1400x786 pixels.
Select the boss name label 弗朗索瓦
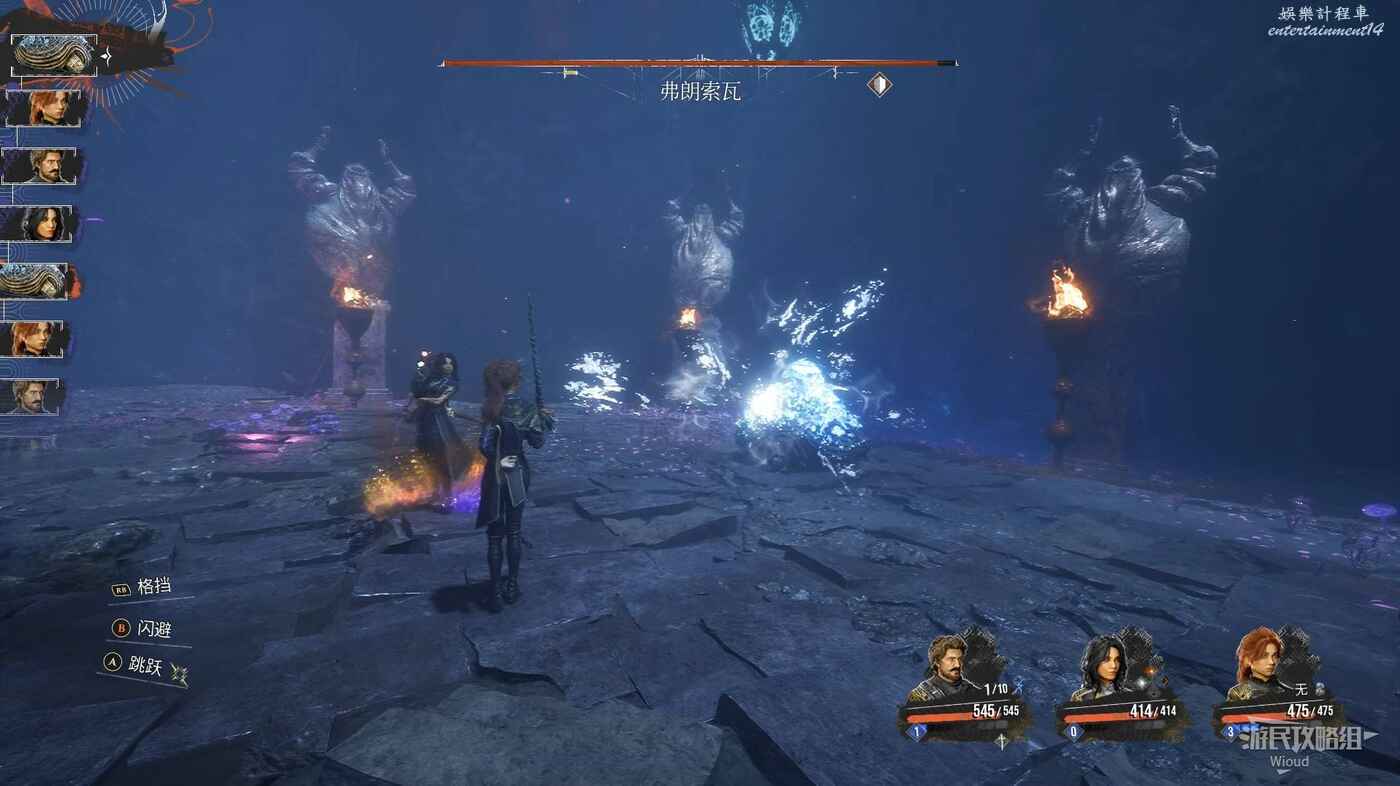(x=700, y=92)
